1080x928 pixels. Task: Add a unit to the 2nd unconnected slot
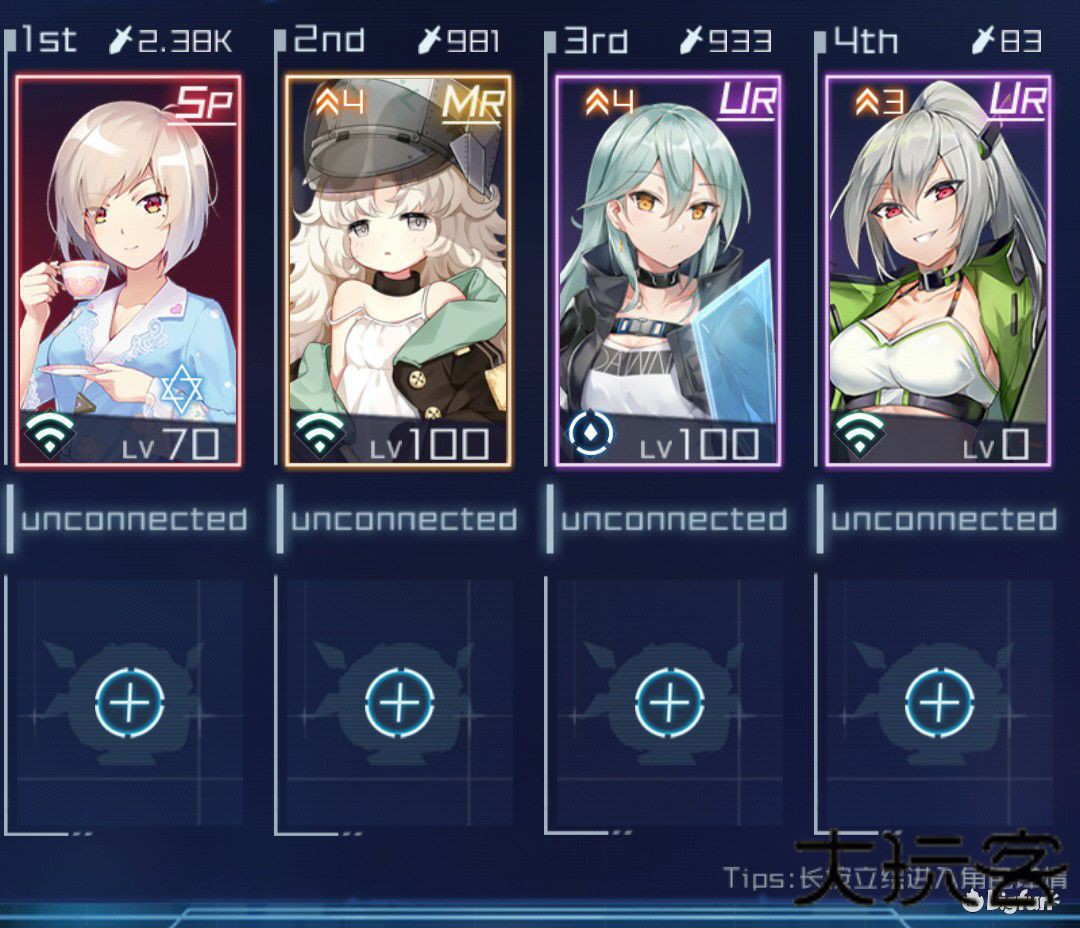click(x=399, y=702)
